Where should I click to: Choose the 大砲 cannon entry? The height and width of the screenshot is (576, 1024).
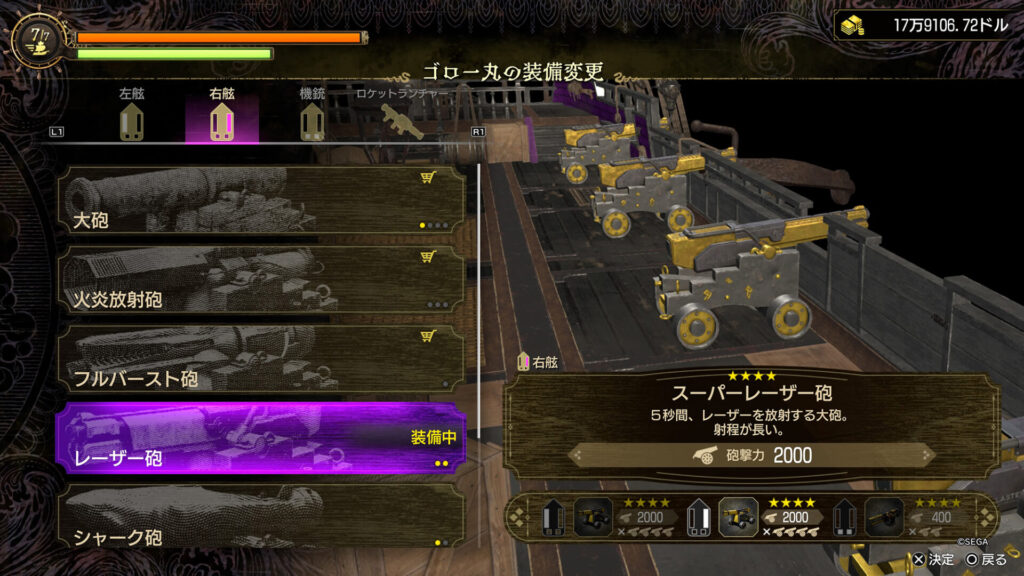click(260, 202)
